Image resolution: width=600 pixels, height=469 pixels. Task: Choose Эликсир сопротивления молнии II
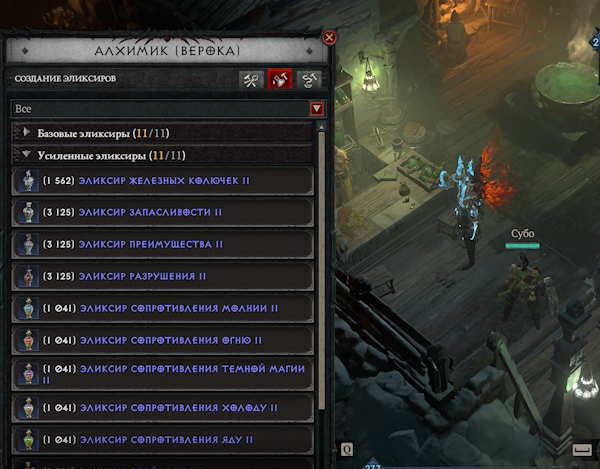[163, 309]
